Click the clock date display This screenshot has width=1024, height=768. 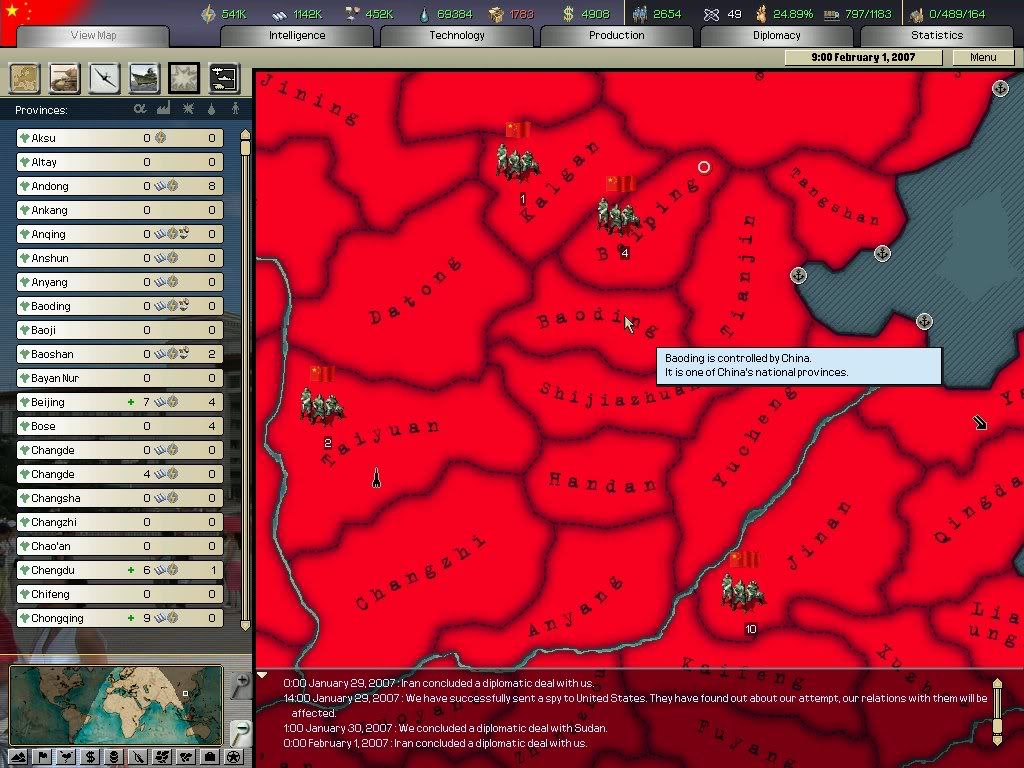click(863, 57)
